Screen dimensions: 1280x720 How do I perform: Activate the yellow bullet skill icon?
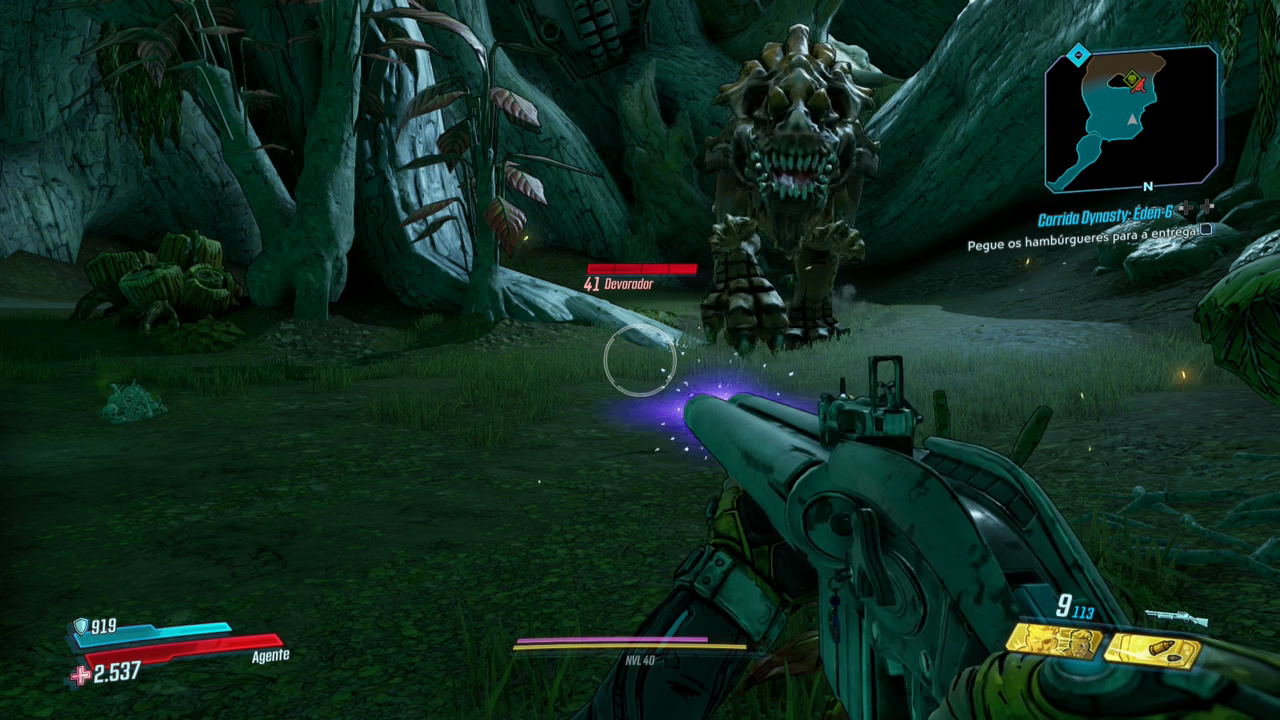[1151, 650]
